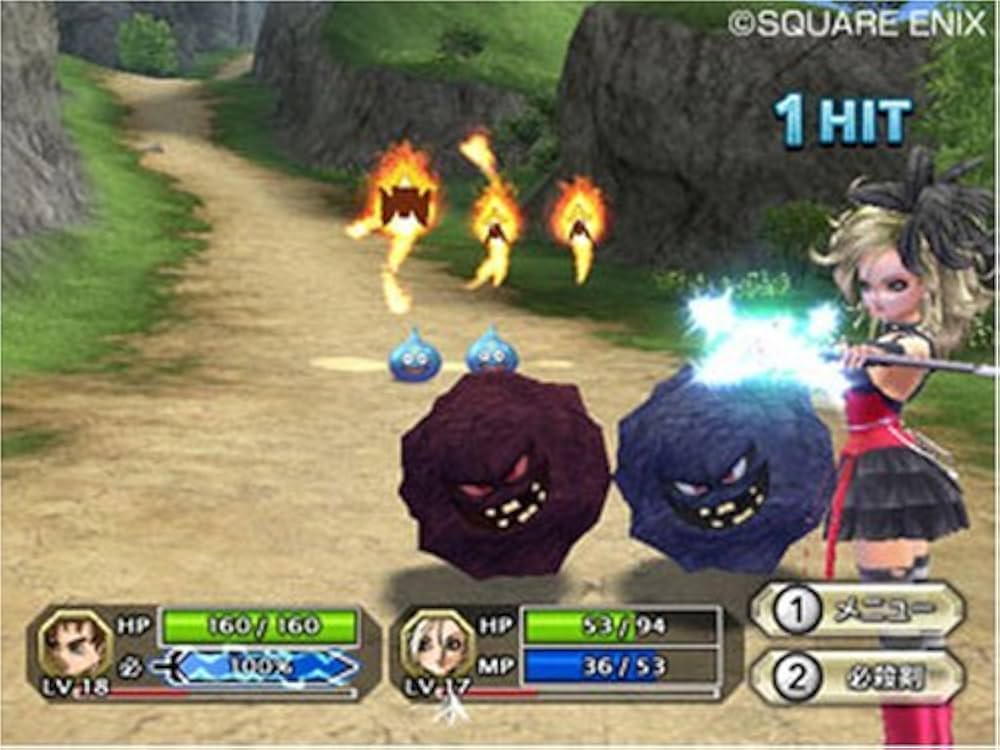
Task: Open the メニュー menu button
Action: coord(858,609)
